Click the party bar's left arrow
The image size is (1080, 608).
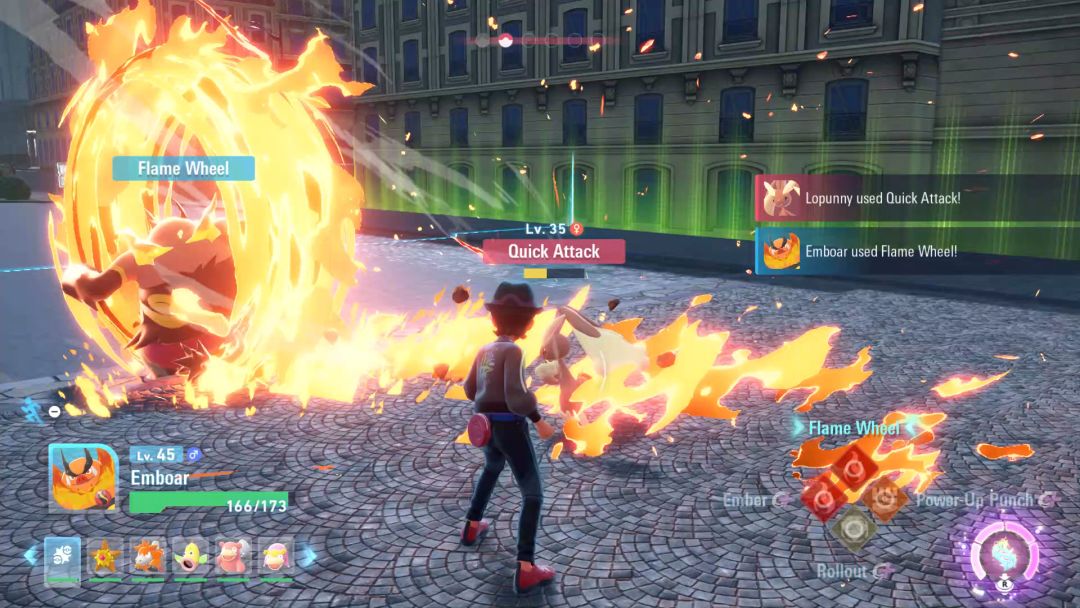(x=30, y=555)
